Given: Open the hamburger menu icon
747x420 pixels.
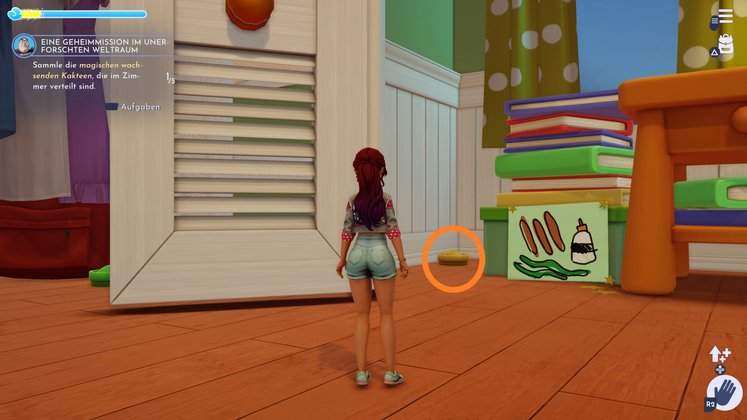Looking at the screenshot, I should click(x=725, y=17).
